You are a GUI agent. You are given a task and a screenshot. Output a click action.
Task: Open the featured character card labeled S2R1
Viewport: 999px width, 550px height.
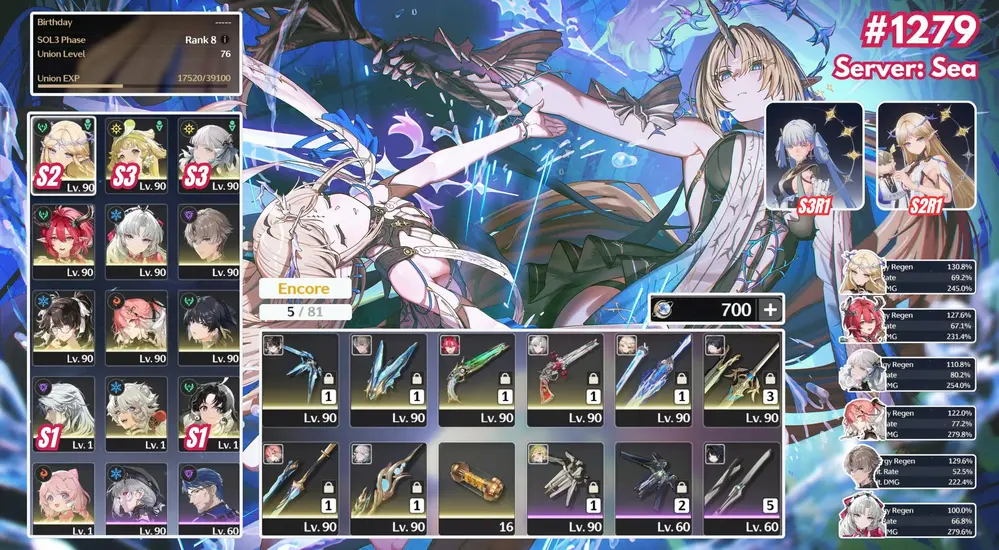(x=926, y=155)
